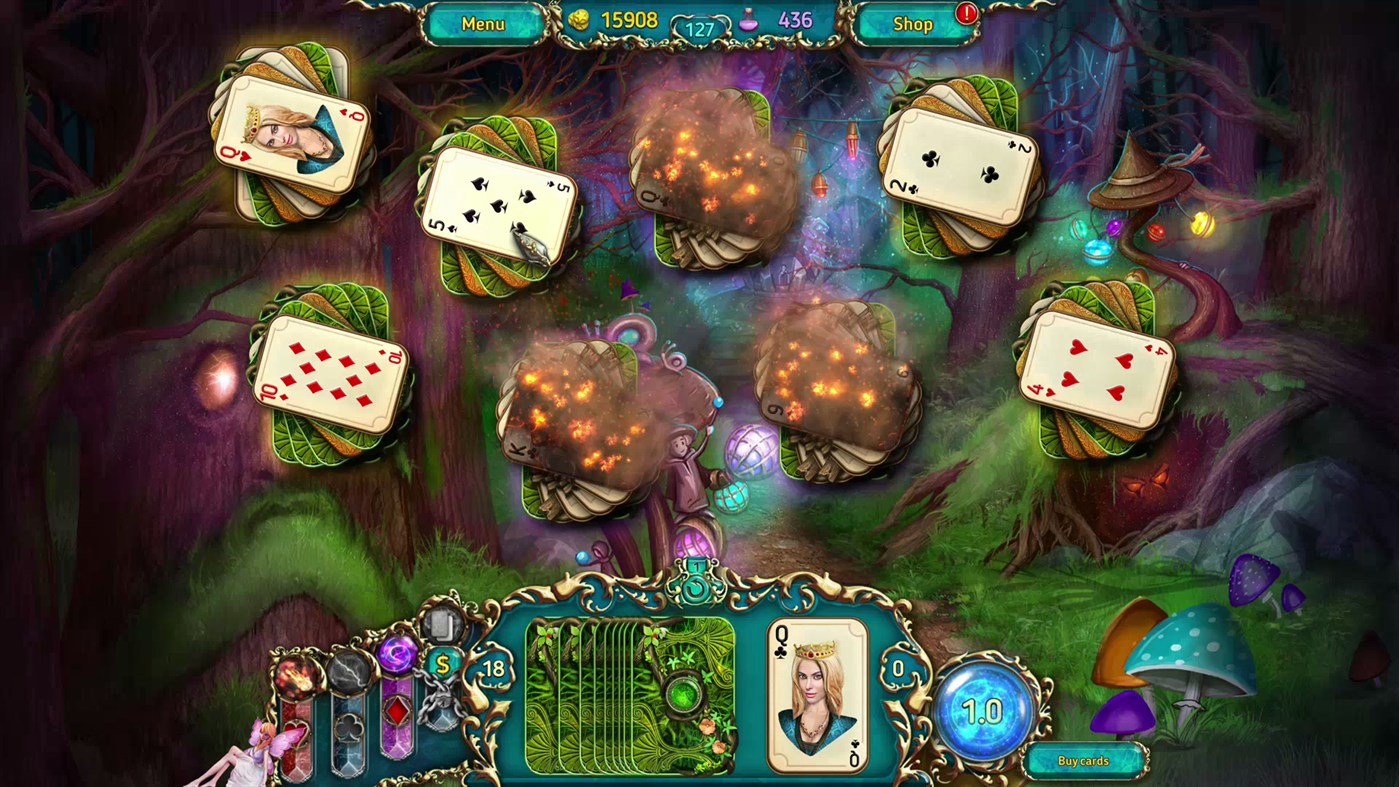This screenshot has height=787, width=1399.
Task: Open the Menu
Action: click(484, 23)
